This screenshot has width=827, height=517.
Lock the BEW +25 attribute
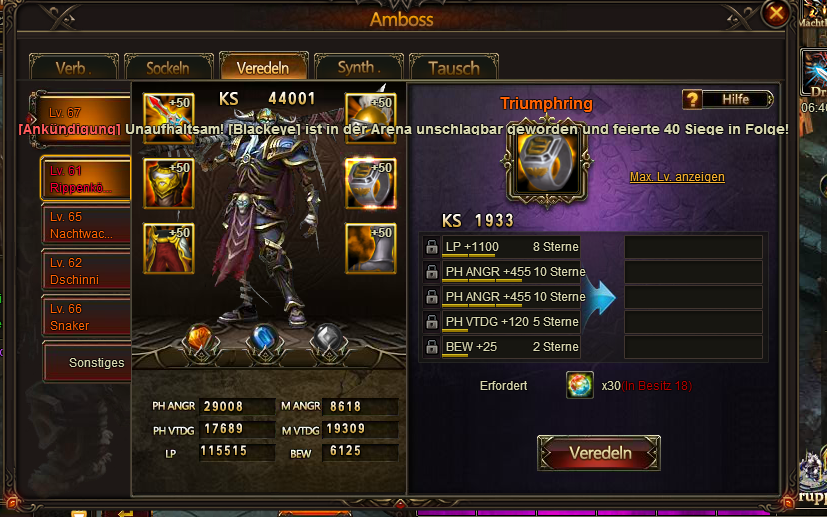click(x=431, y=347)
